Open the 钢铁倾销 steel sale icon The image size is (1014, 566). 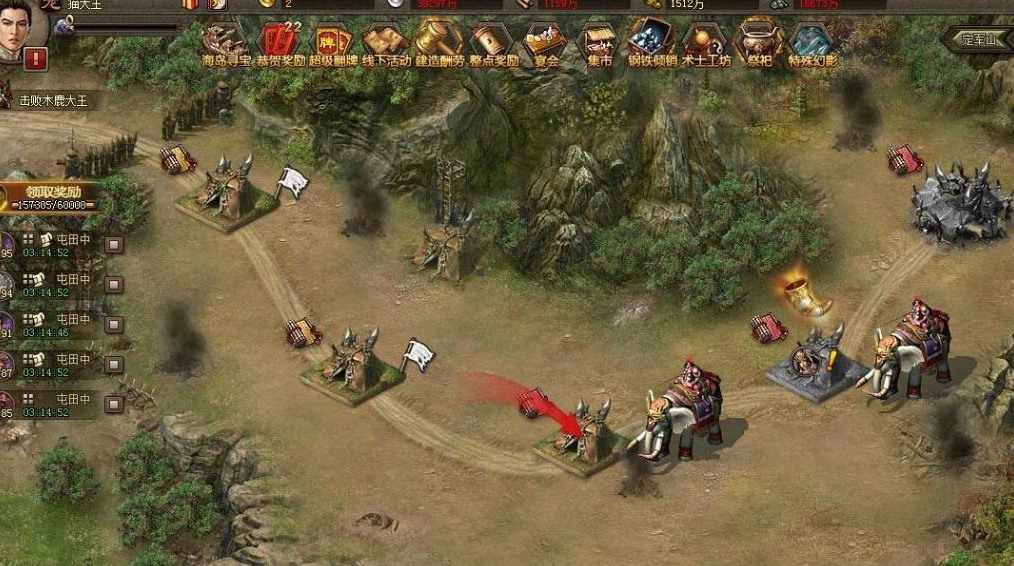[x=652, y=42]
